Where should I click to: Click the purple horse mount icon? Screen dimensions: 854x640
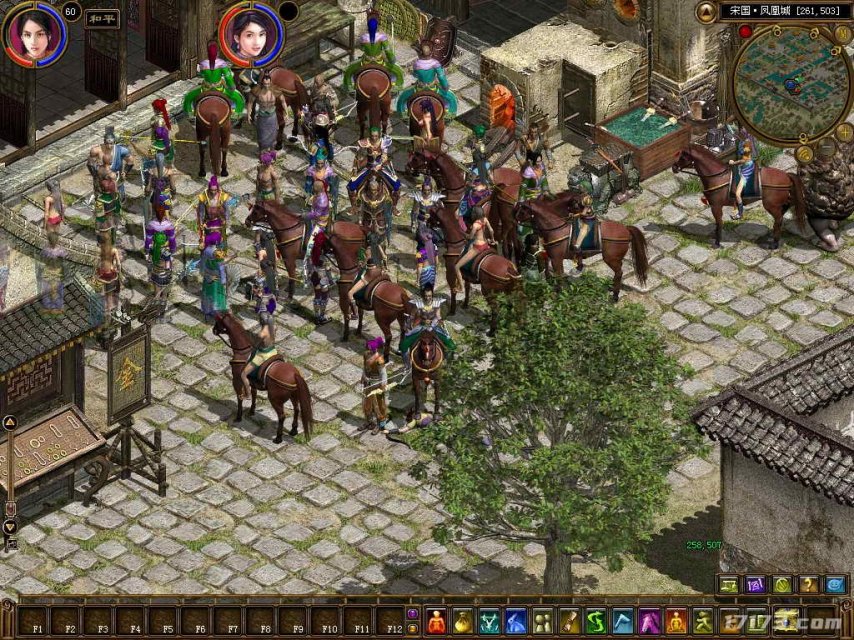tap(649, 621)
